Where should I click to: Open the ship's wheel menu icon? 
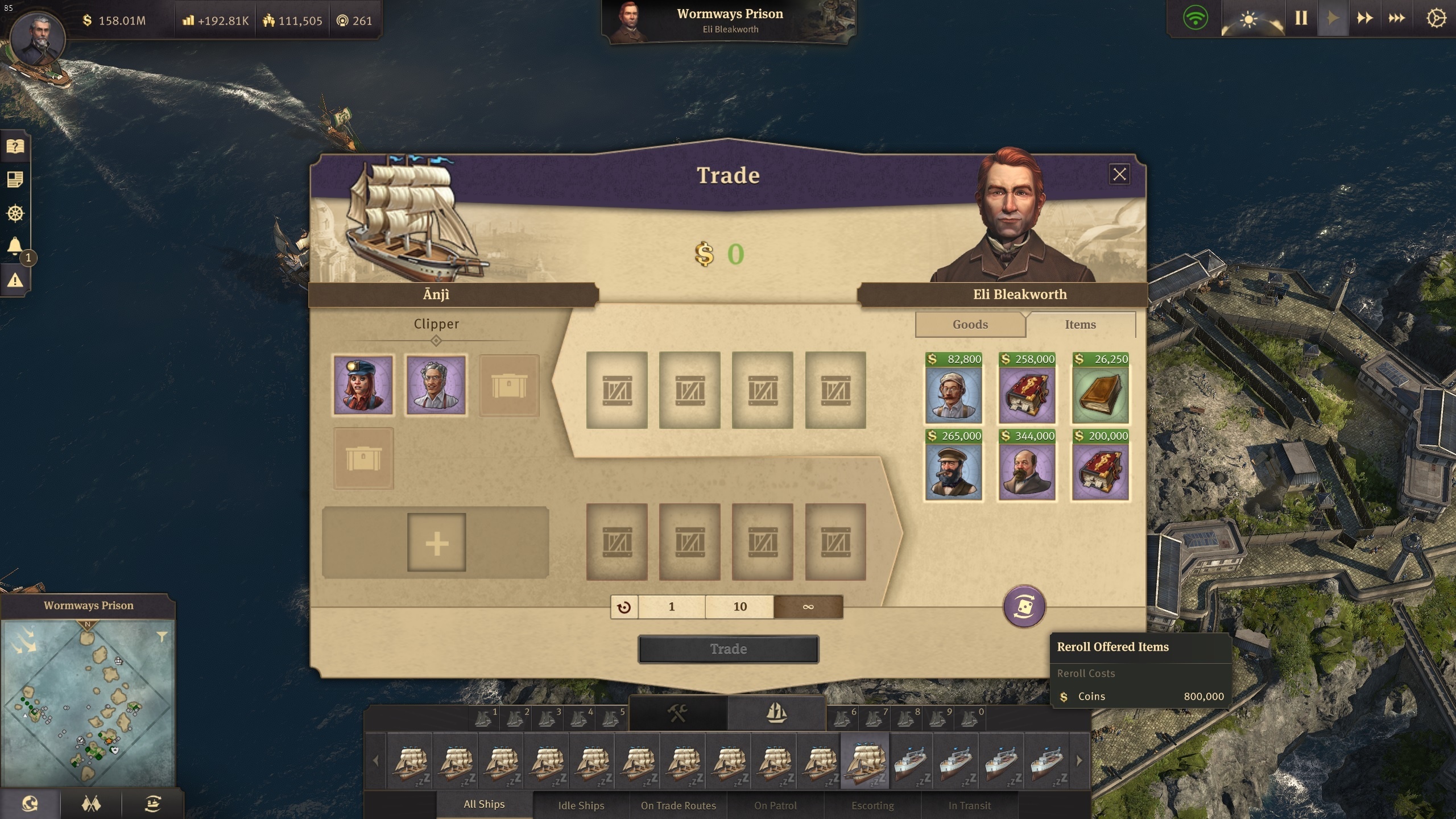point(15,213)
